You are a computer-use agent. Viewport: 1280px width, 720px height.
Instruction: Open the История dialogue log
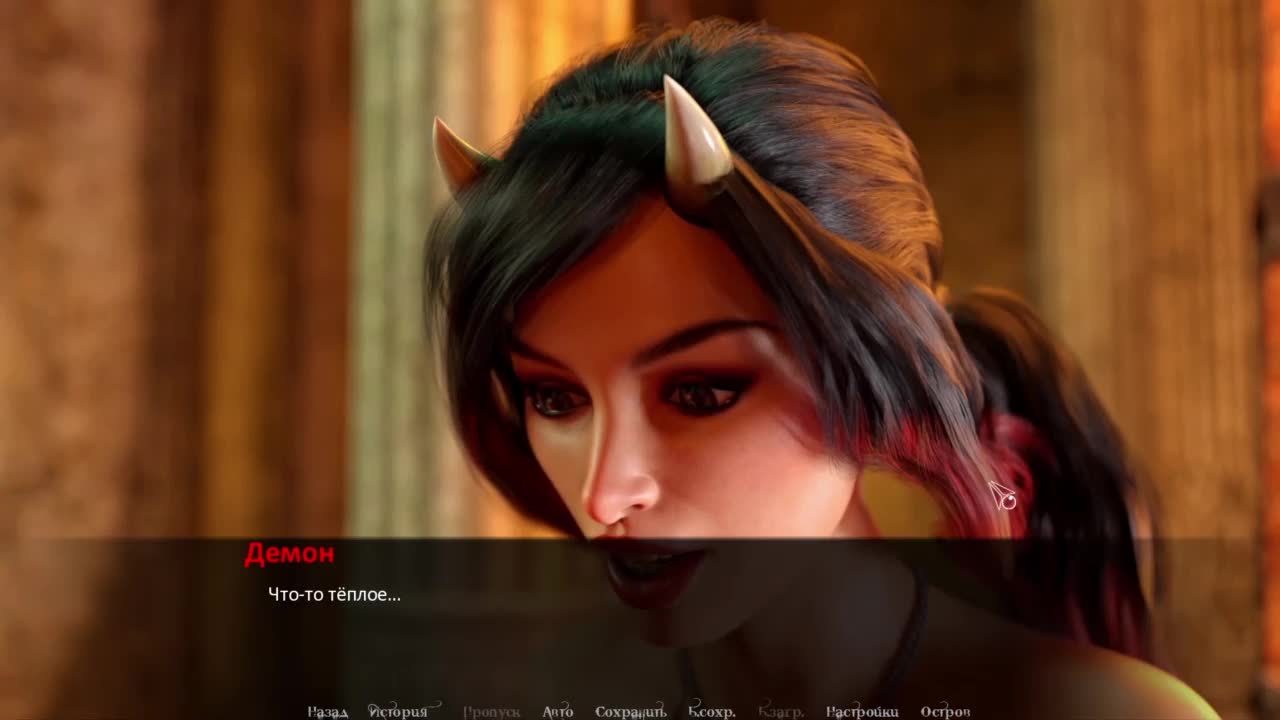[x=398, y=711]
